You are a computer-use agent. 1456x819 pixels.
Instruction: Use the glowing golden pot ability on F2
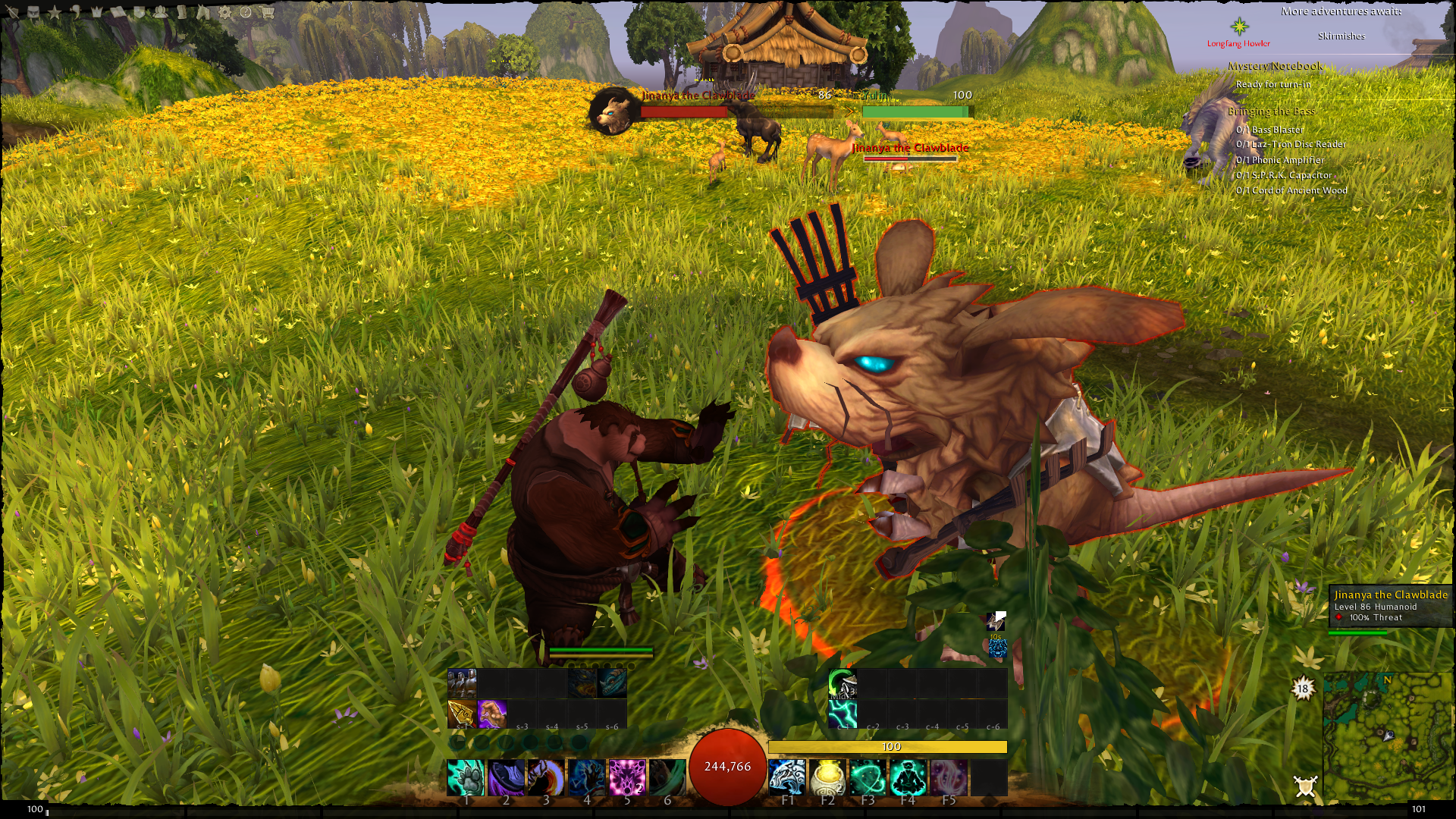[x=827, y=777]
